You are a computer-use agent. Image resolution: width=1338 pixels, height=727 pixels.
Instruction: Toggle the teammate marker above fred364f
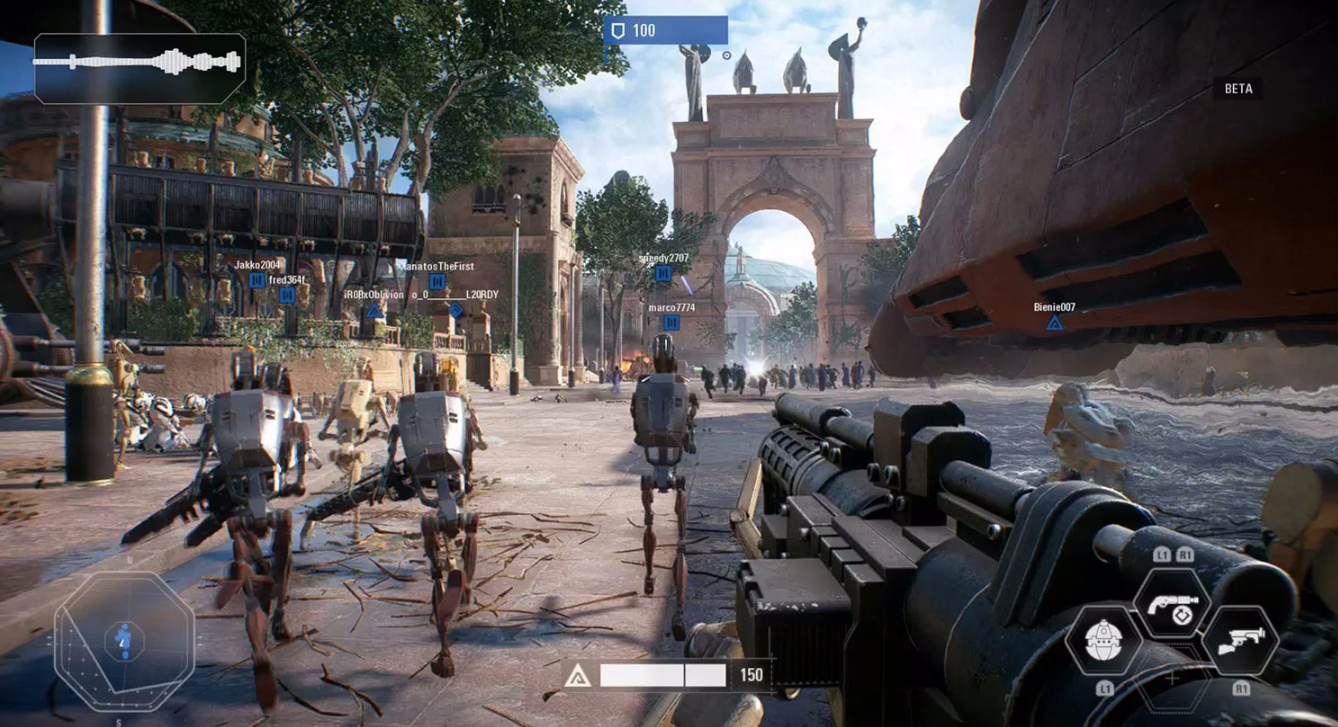(287, 296)
